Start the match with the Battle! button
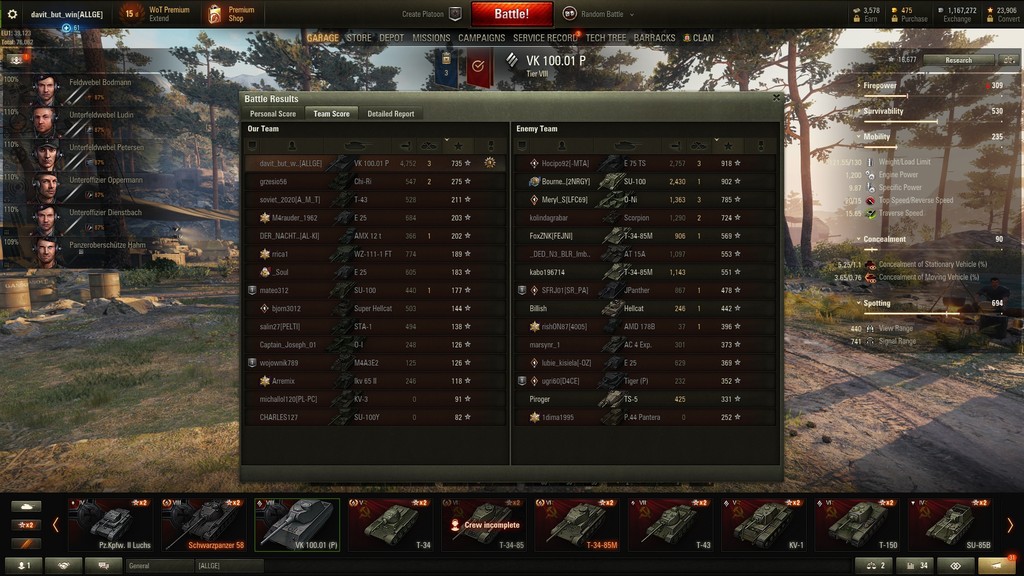The width and height of the screenshot is (1024, 576). tap(511, 14)
